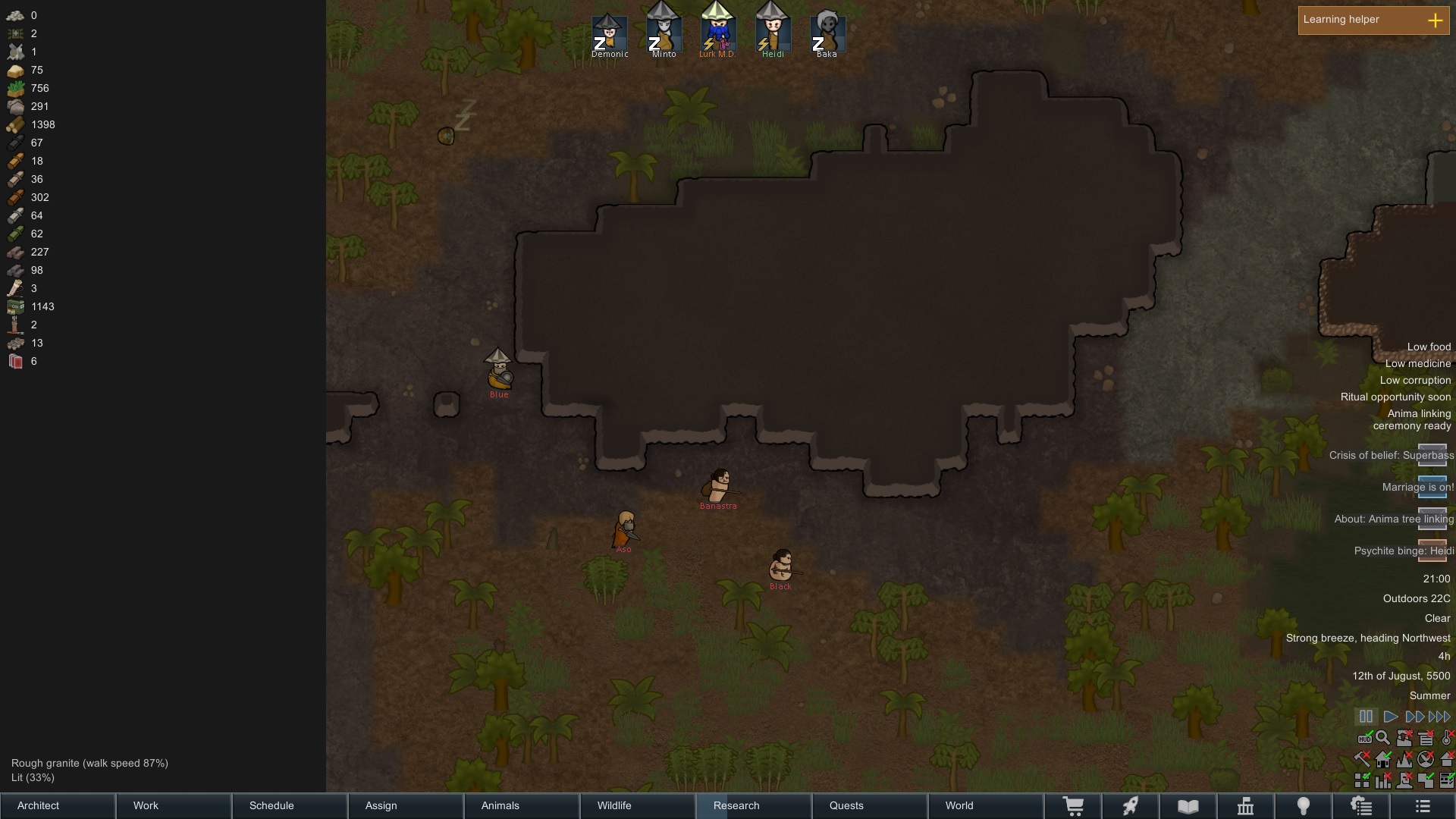Set game speed to triple fast-forward
1456x819 pixels.
(1439, 717)
